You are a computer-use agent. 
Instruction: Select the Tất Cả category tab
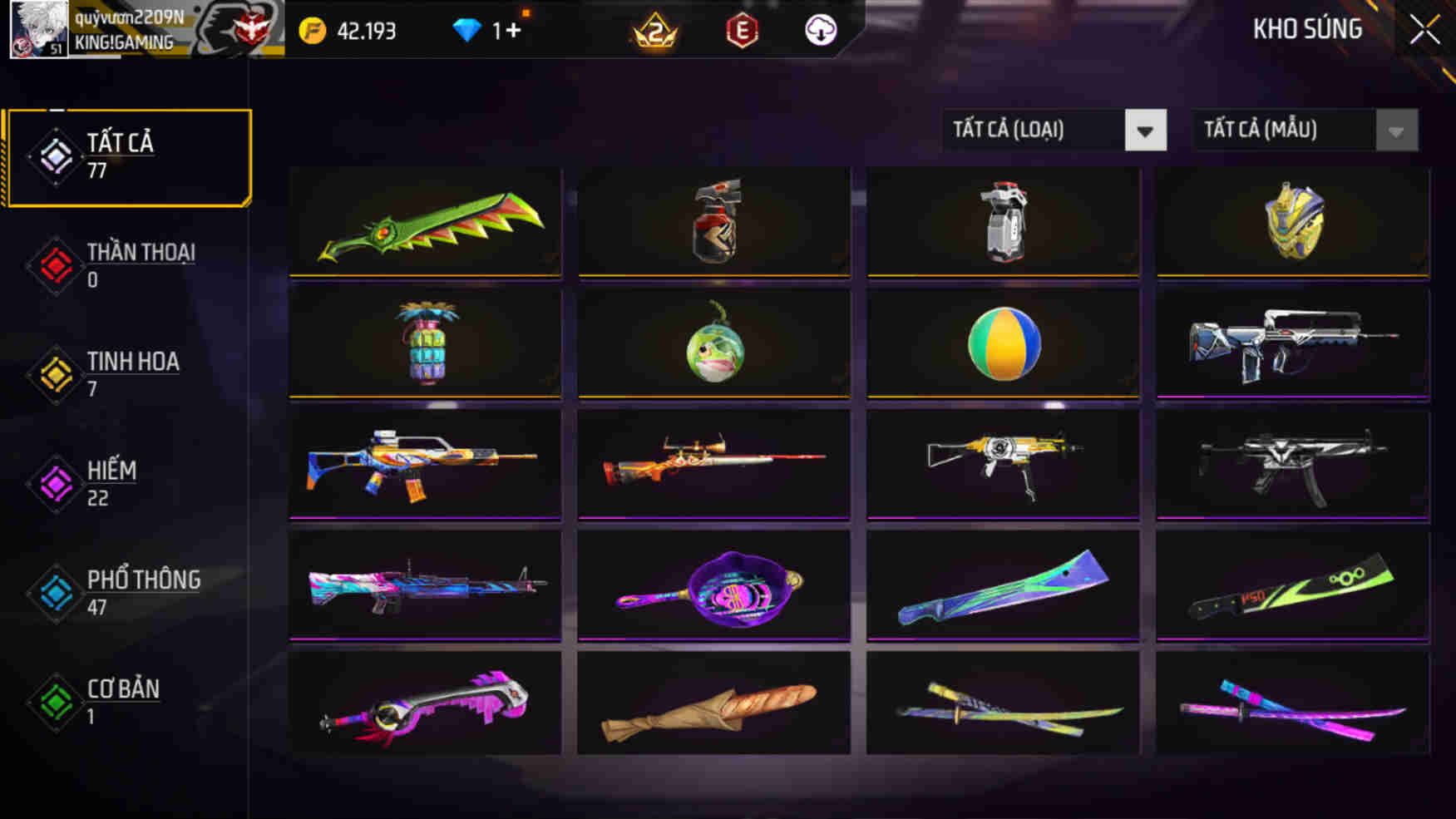[127, 157]
